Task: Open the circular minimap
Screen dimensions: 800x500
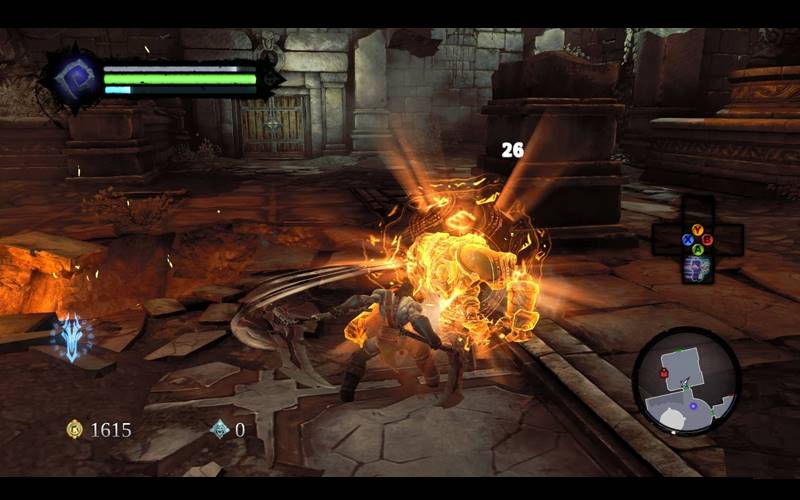Action: point(686,381)
